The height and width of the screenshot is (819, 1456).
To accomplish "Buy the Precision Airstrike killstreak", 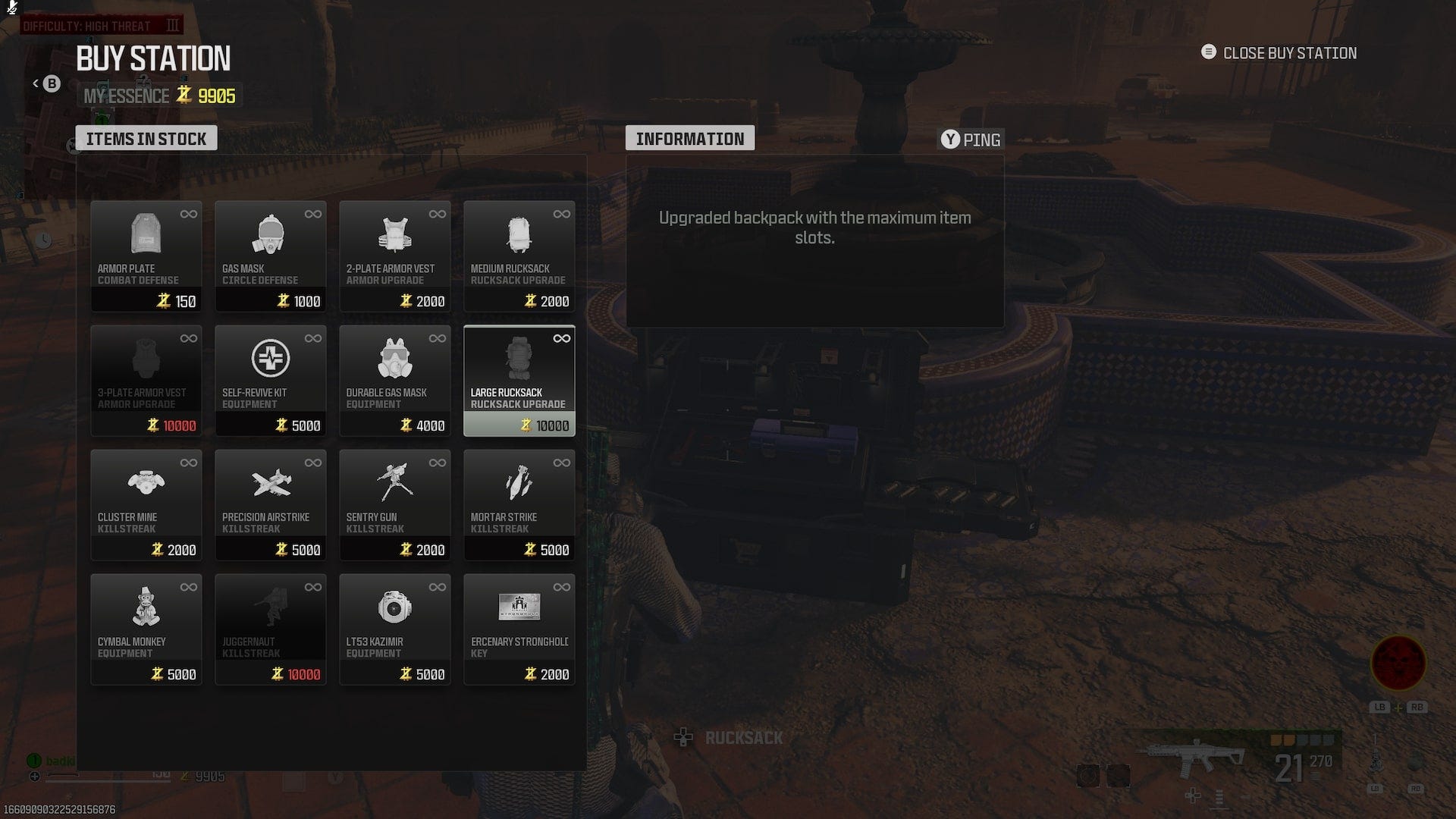I will 270,503.
